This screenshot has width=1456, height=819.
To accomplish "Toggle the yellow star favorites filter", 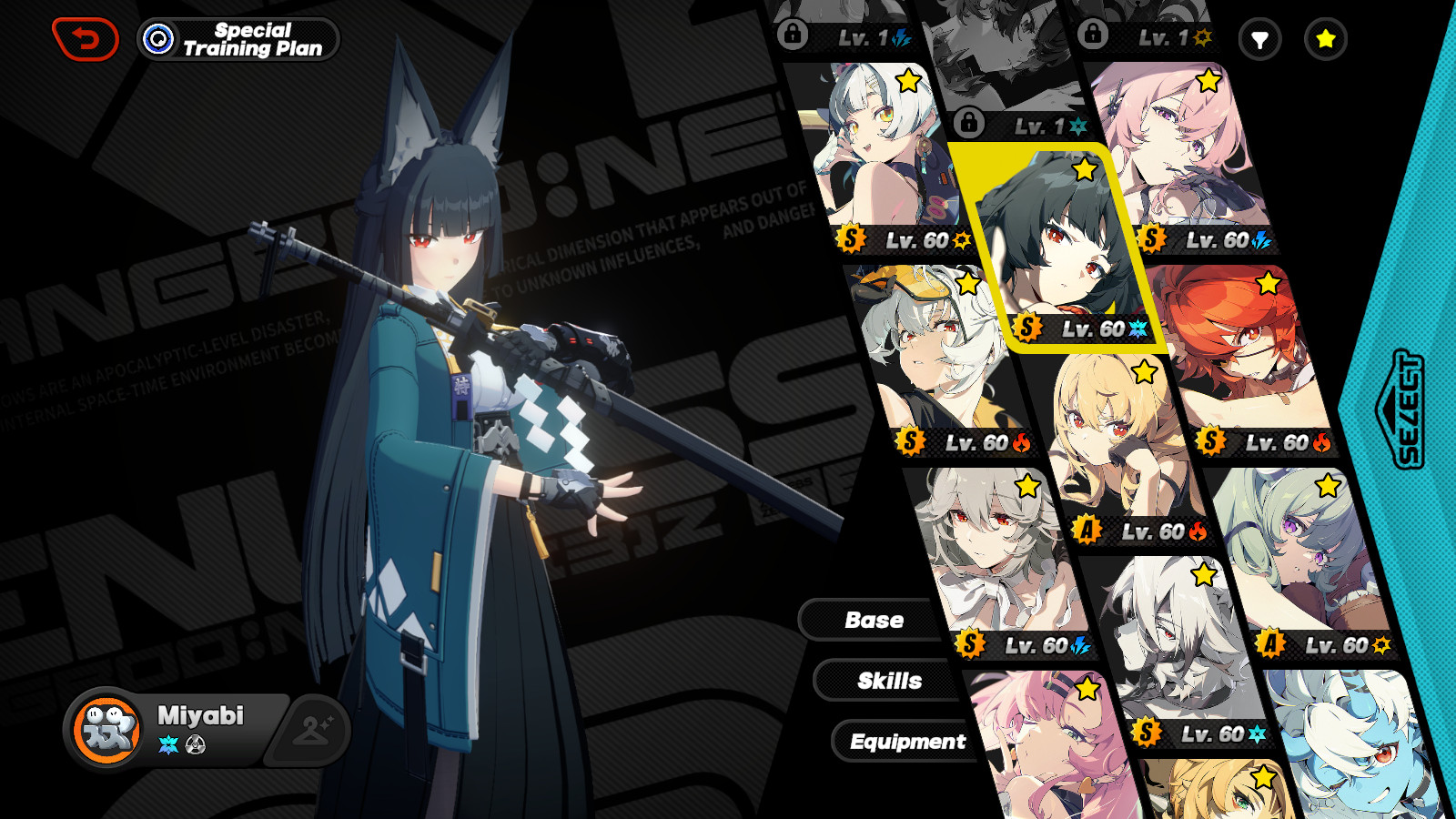I will [1325, 39].
